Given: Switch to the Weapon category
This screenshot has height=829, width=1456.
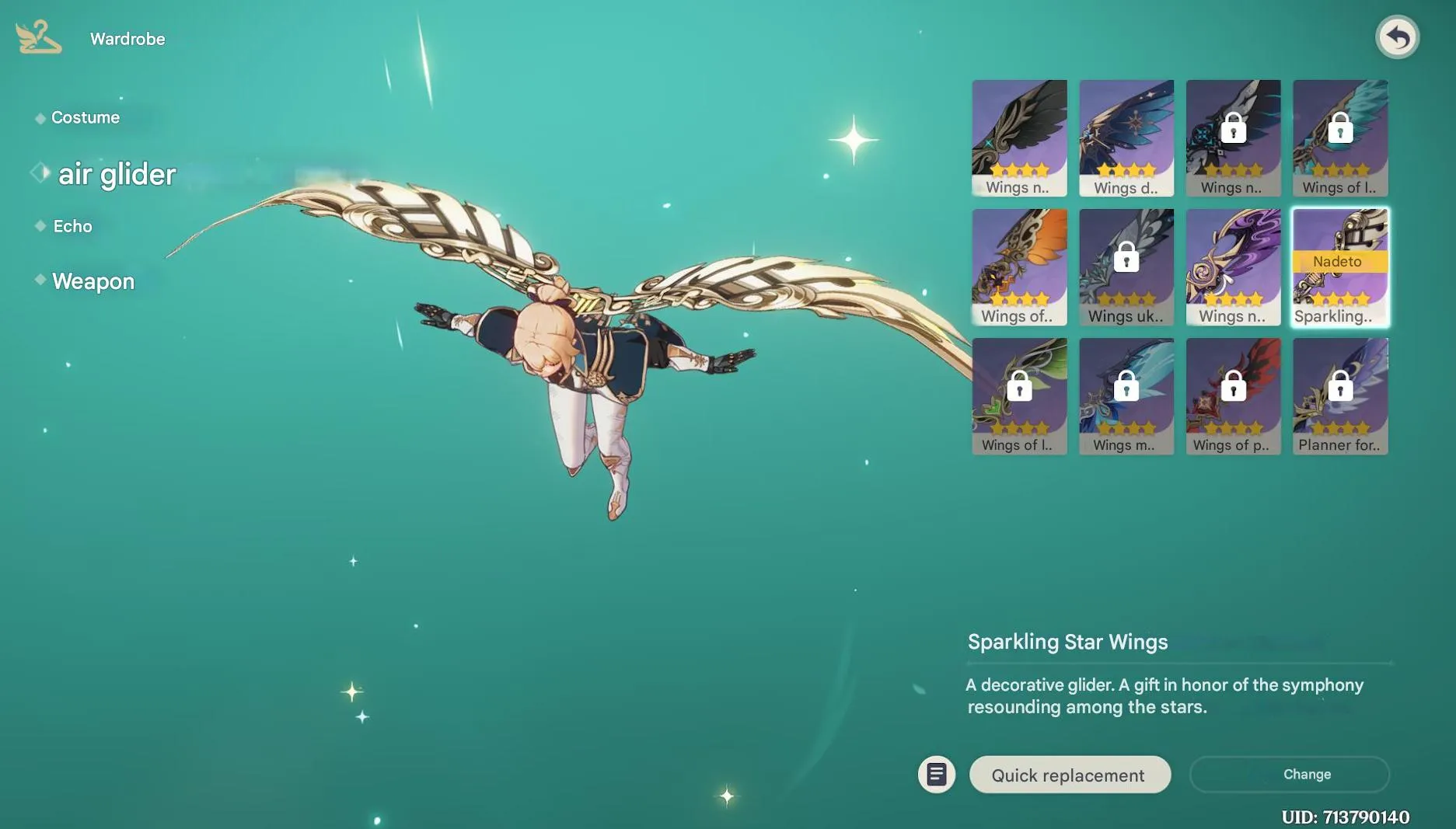Looking at the screenshot, I should pyautogui.click(x=93, y=281).
